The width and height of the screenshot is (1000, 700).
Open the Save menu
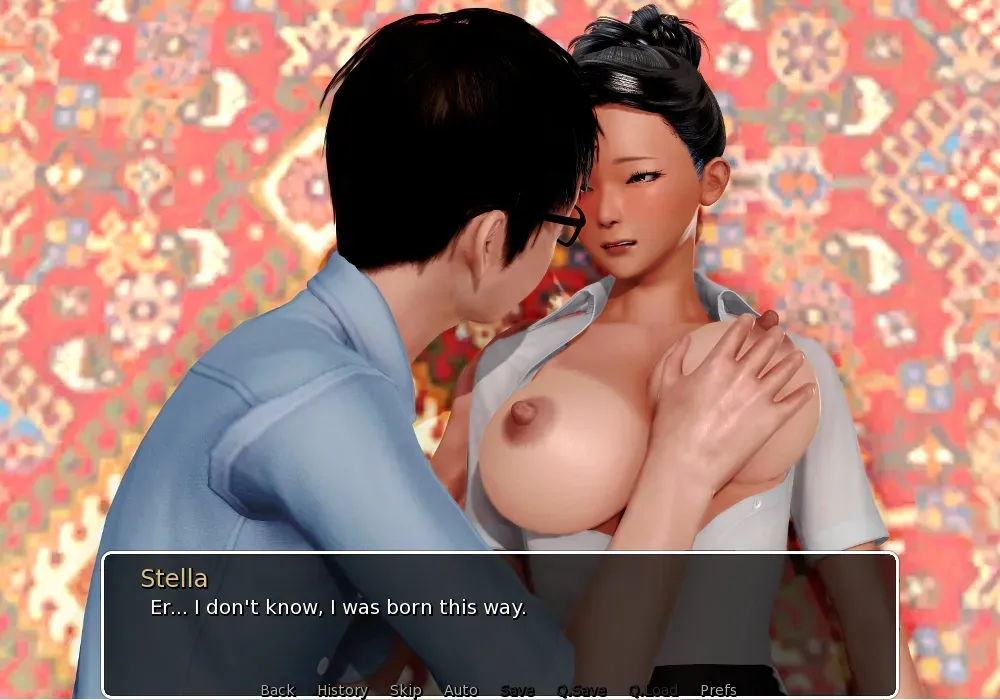[x=517, y=690]
